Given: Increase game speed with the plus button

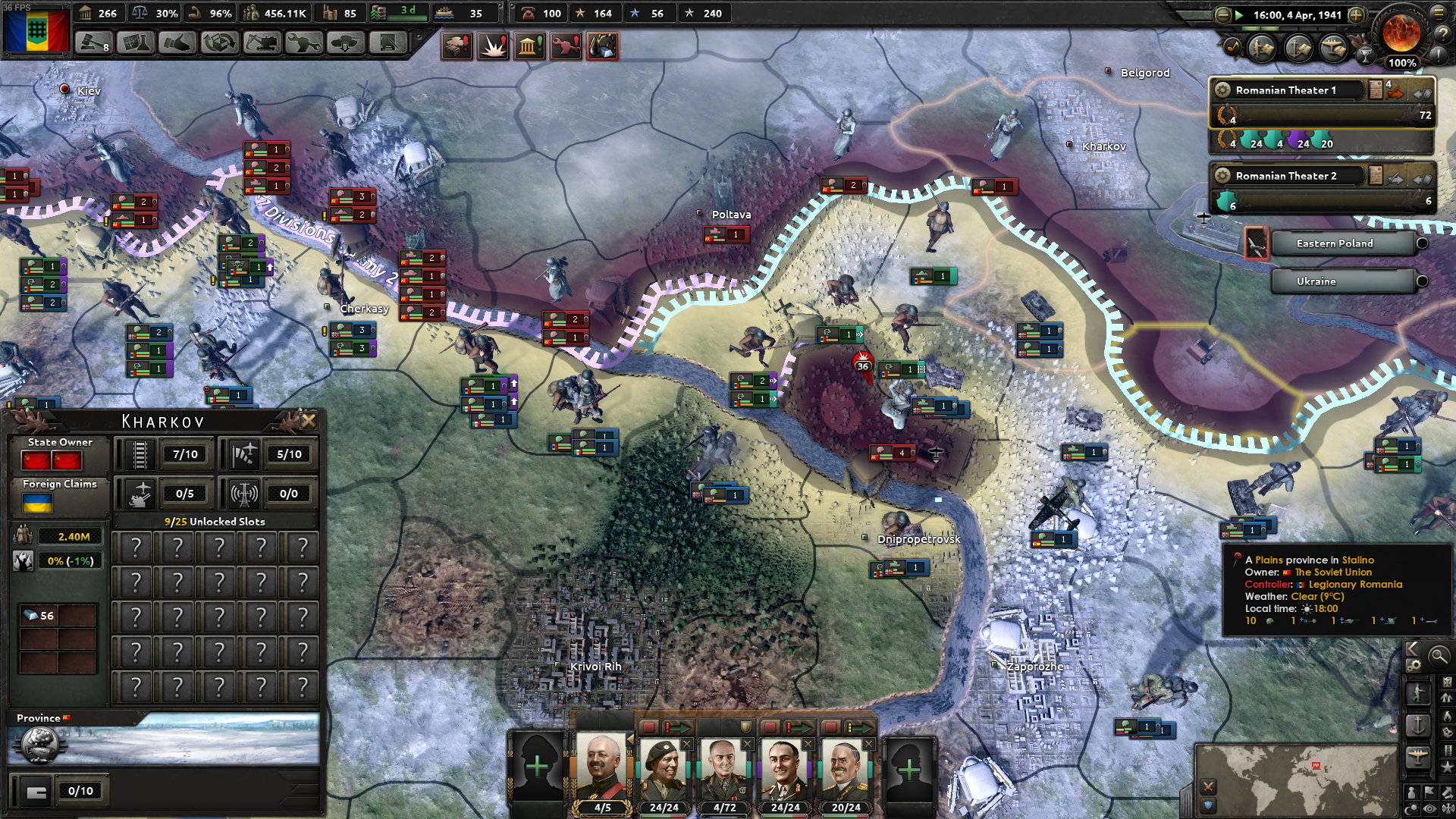Looking at the screenshot, I should pyautogui.click(x=1356, y=15).
